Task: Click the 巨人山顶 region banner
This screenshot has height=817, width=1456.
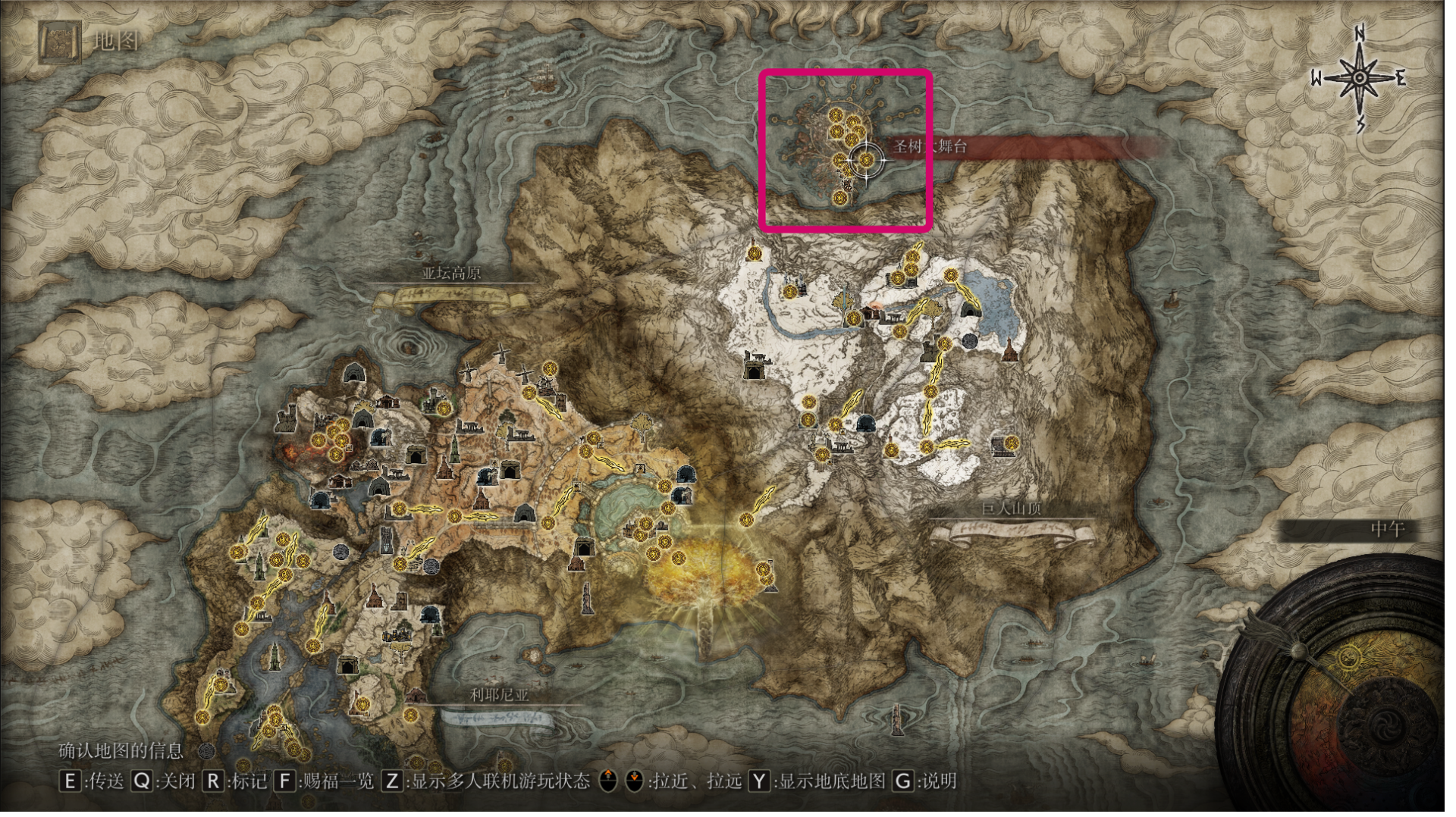Action: point(1012,509)
